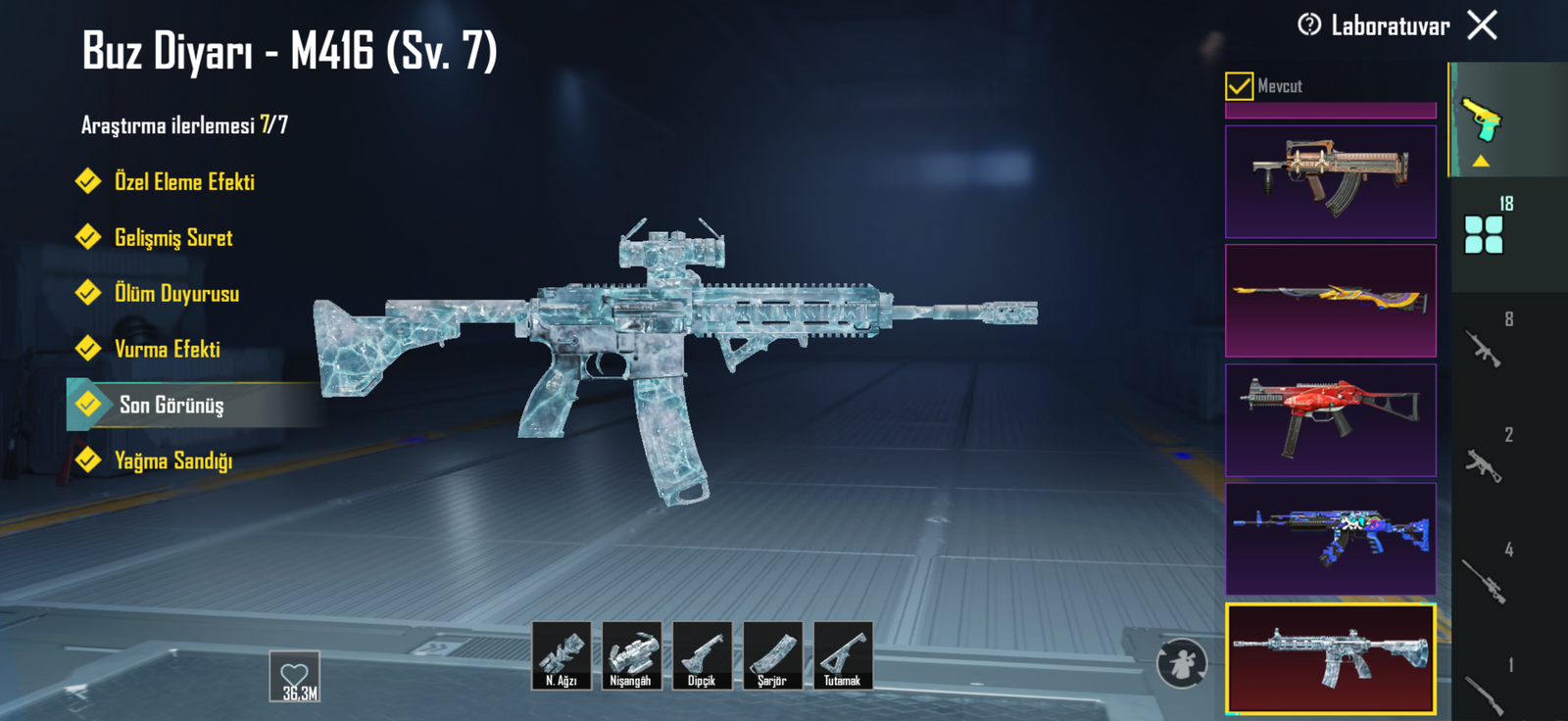Image resolution: width=1568 pixels, height=721 pixels.
Task: Select the Tutamak attachment slot
Action: point(843,655)
